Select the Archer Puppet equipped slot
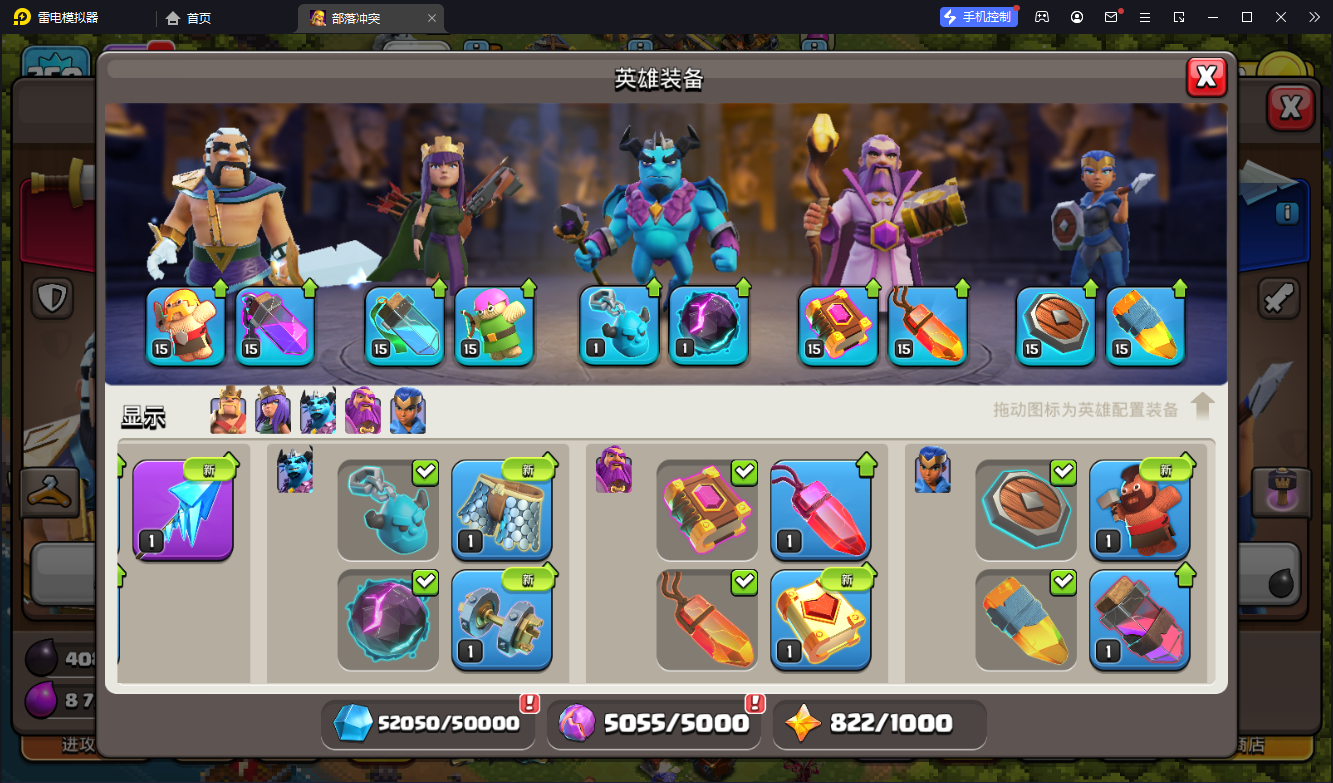The height and width of the screenshot is (783, 1333). click(x=494, y=325)
